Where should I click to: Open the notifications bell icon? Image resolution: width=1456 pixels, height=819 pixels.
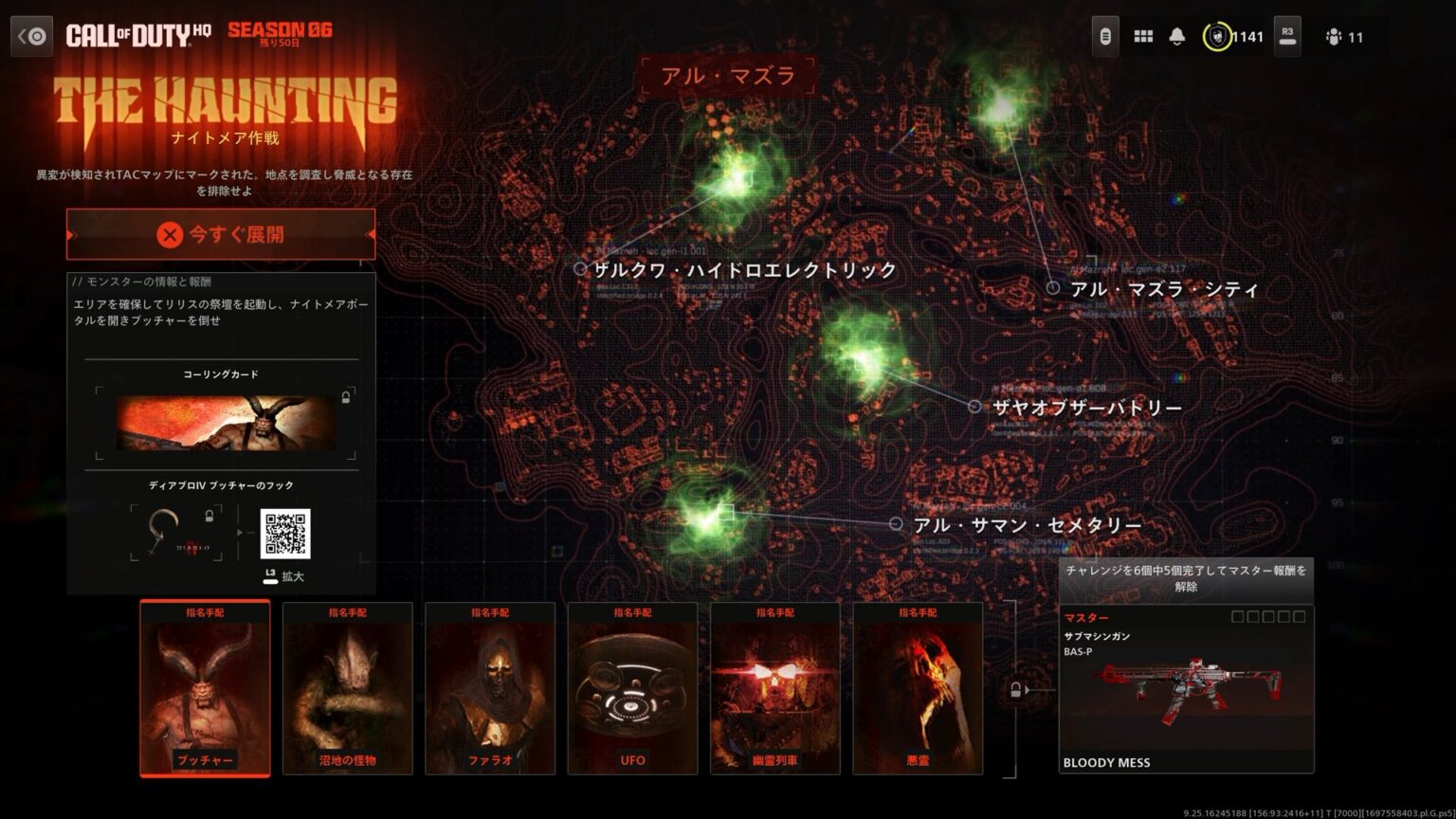coord(1176,37)
